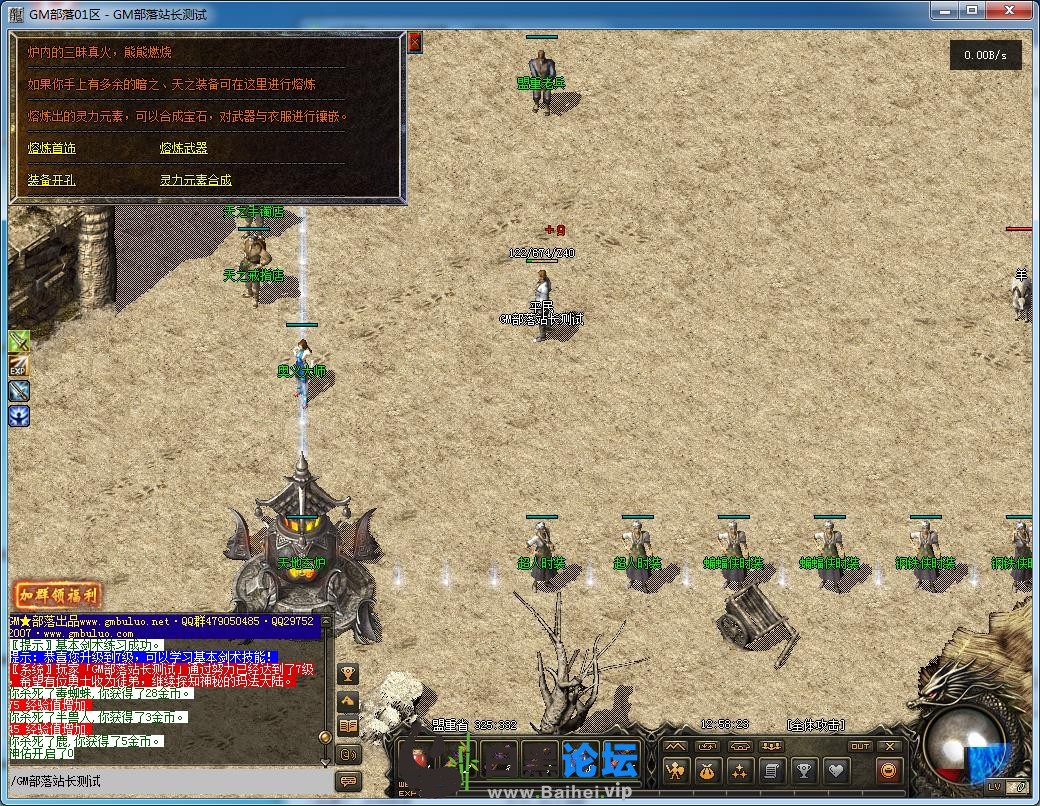Open the bag inventory
1040x806 pixels.
tap(707, 771)
